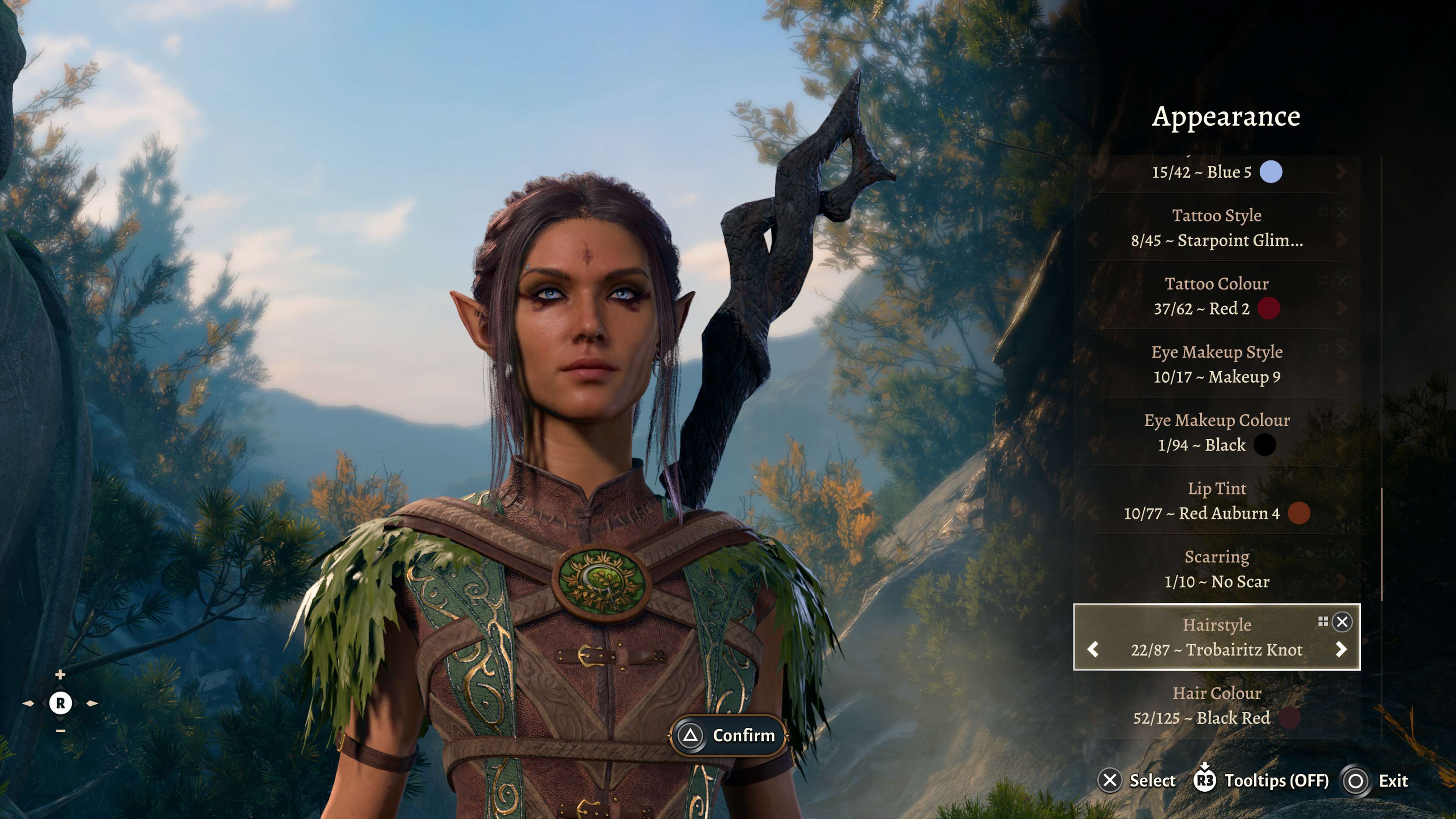
Task: Pick the Lip Tint Red Auburn row
Action: point(1216,501)
